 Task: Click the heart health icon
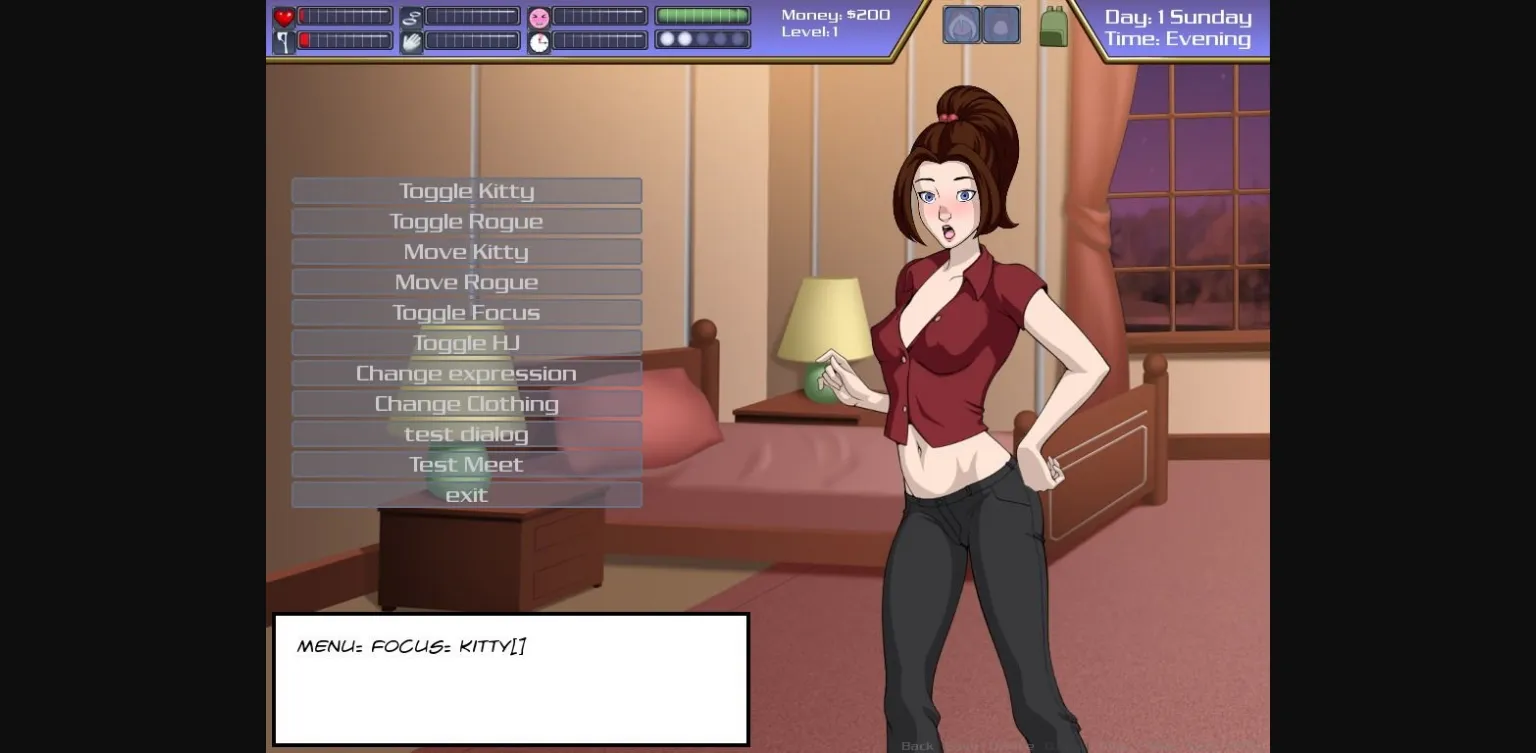(x=283, y=15)
